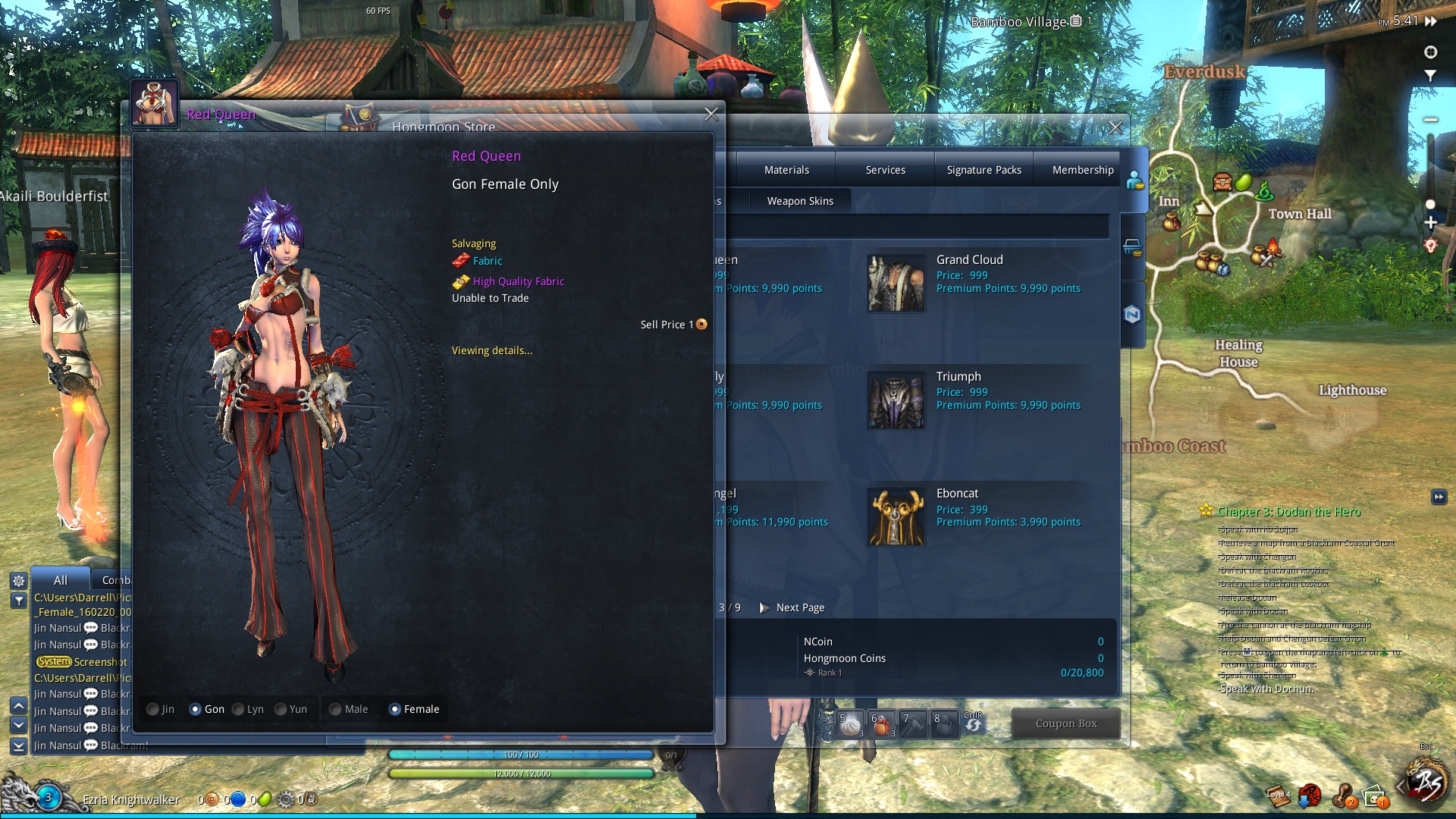Click the Chapter 3: Dodan the Hero quest
This screenshot has height=819, width=1456.
[1288, 512]
